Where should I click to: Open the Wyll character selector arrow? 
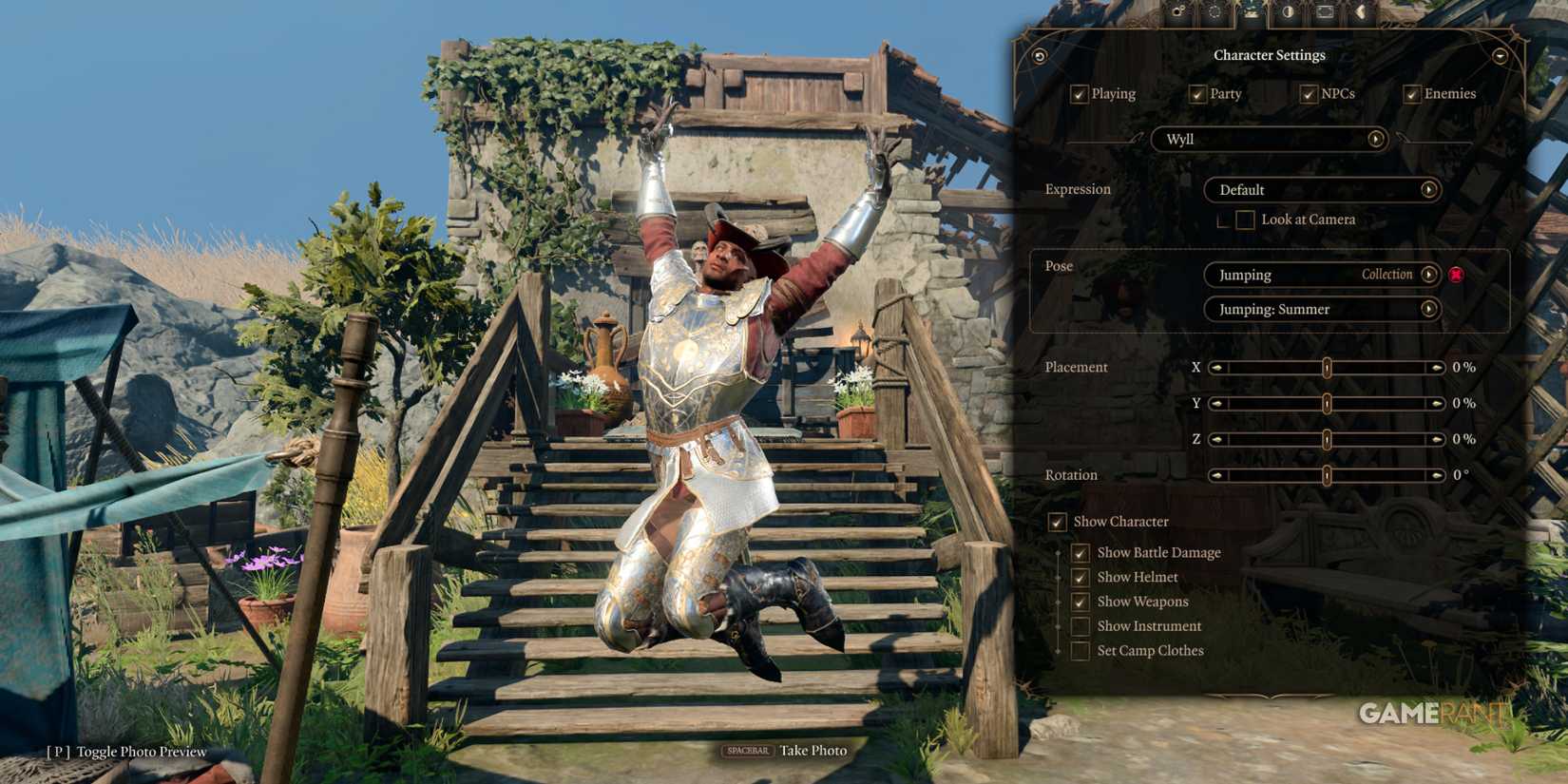tap(1377, 140)
